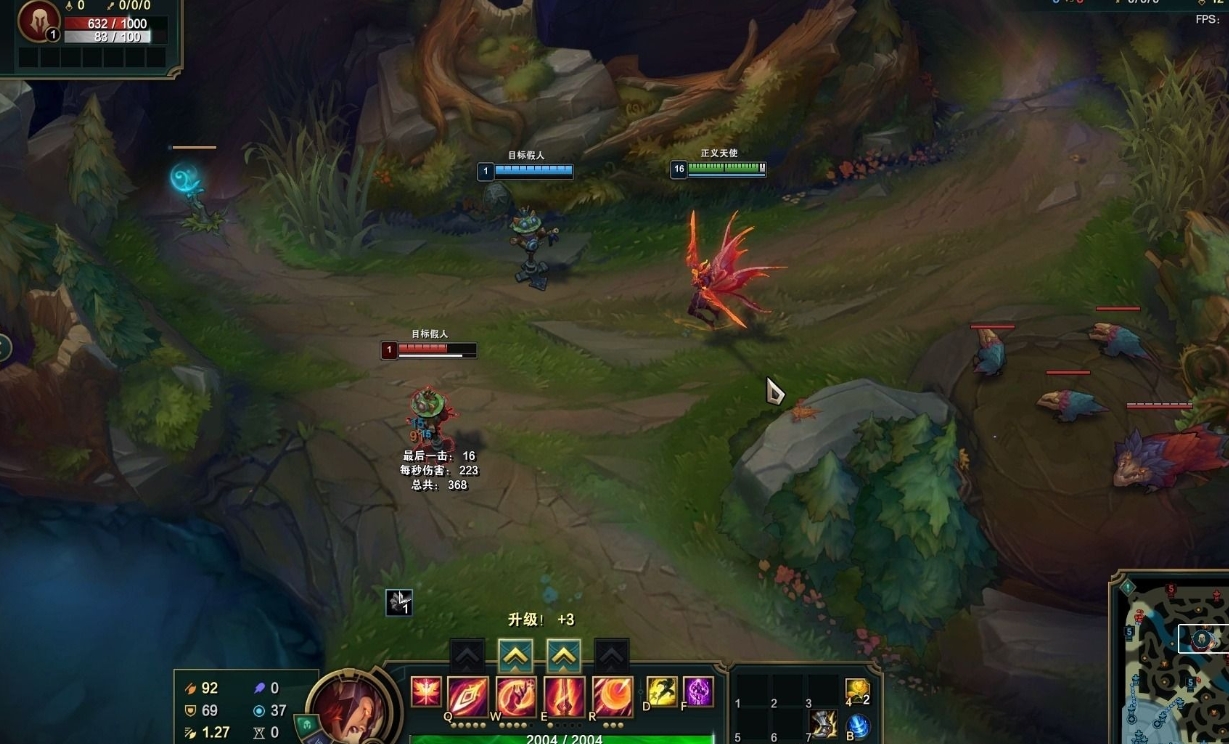Click the blue Recall button labeled B

click(x=857, y=727)
